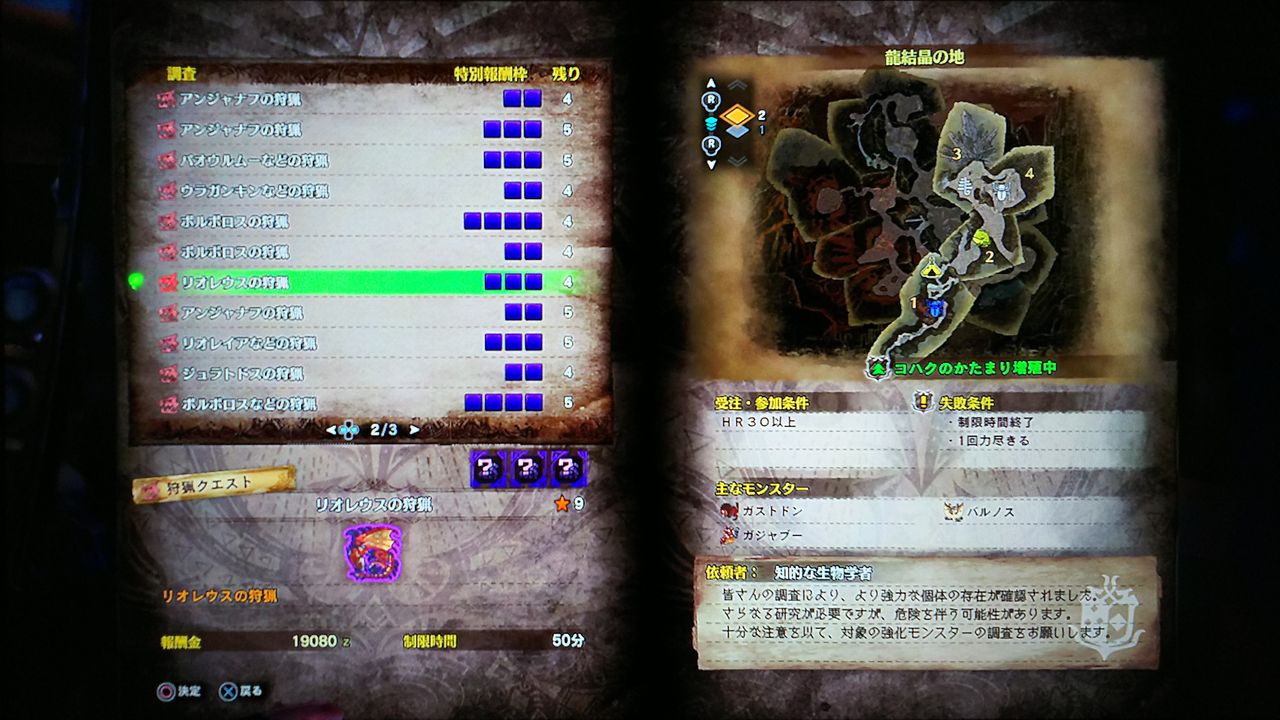Toggle the upper R zoom control
The width and height of the screenshot is (1280, 720).
pyautogui.click(x=710, y=98)
